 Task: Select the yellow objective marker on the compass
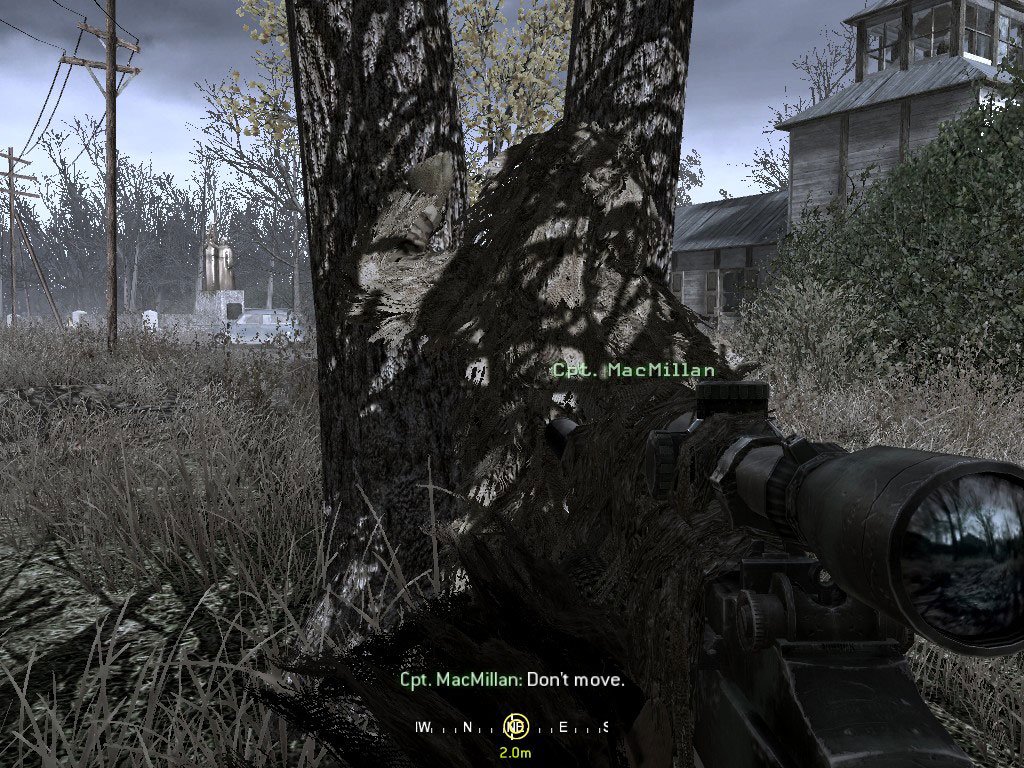pos(516,727)
